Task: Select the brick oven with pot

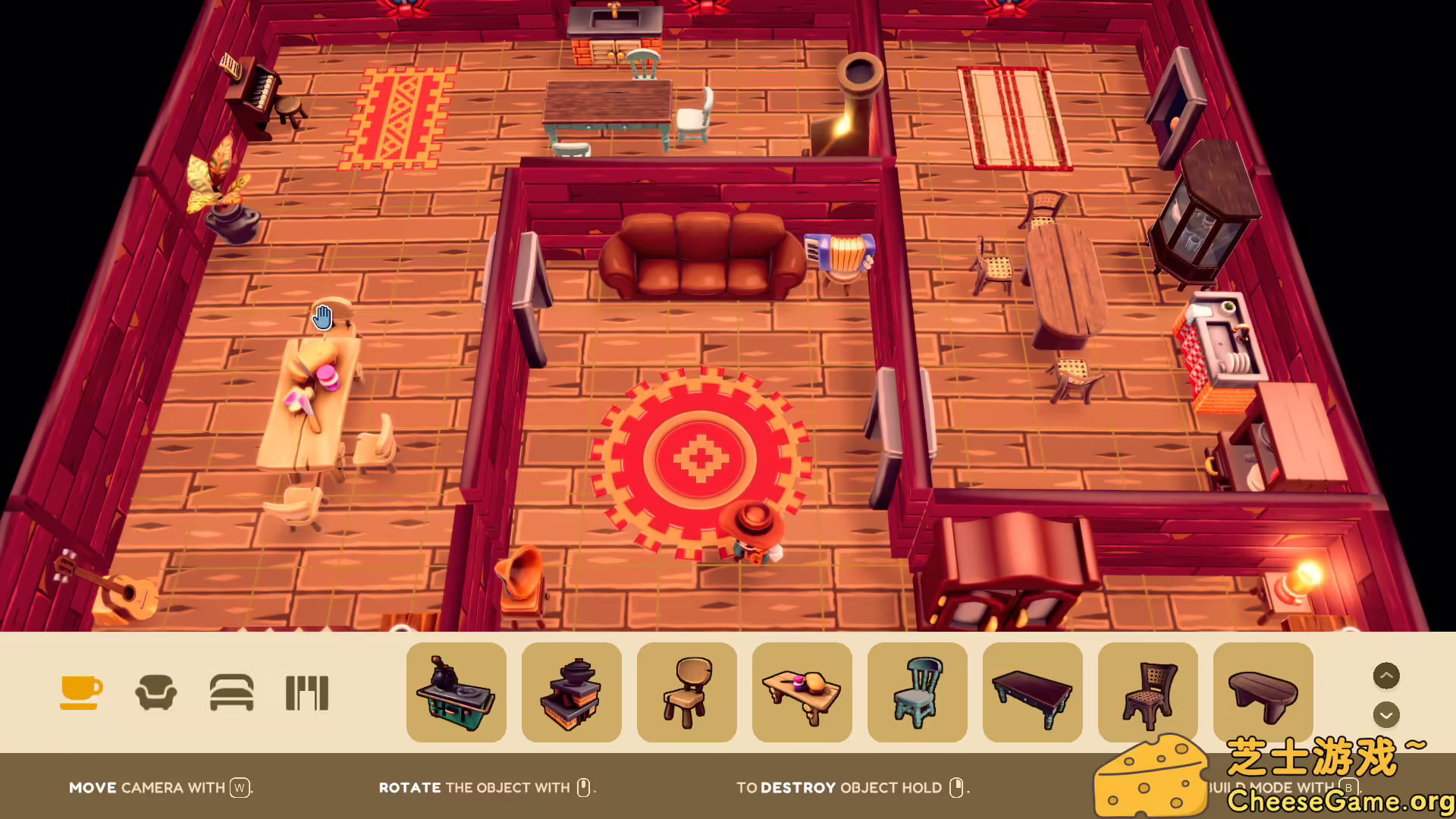Action: click(572, 692)
